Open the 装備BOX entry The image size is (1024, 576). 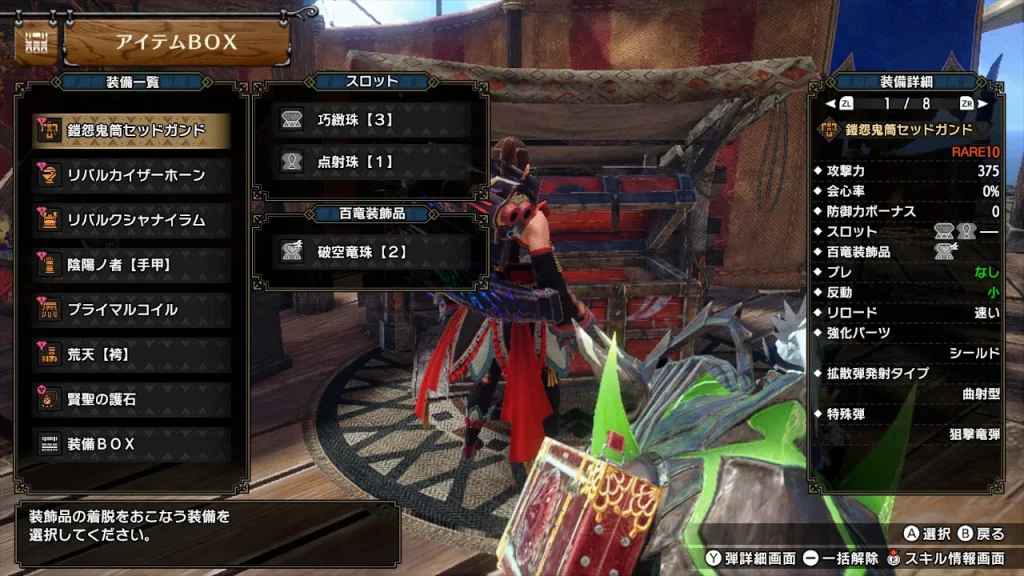(x=132, y=443)
